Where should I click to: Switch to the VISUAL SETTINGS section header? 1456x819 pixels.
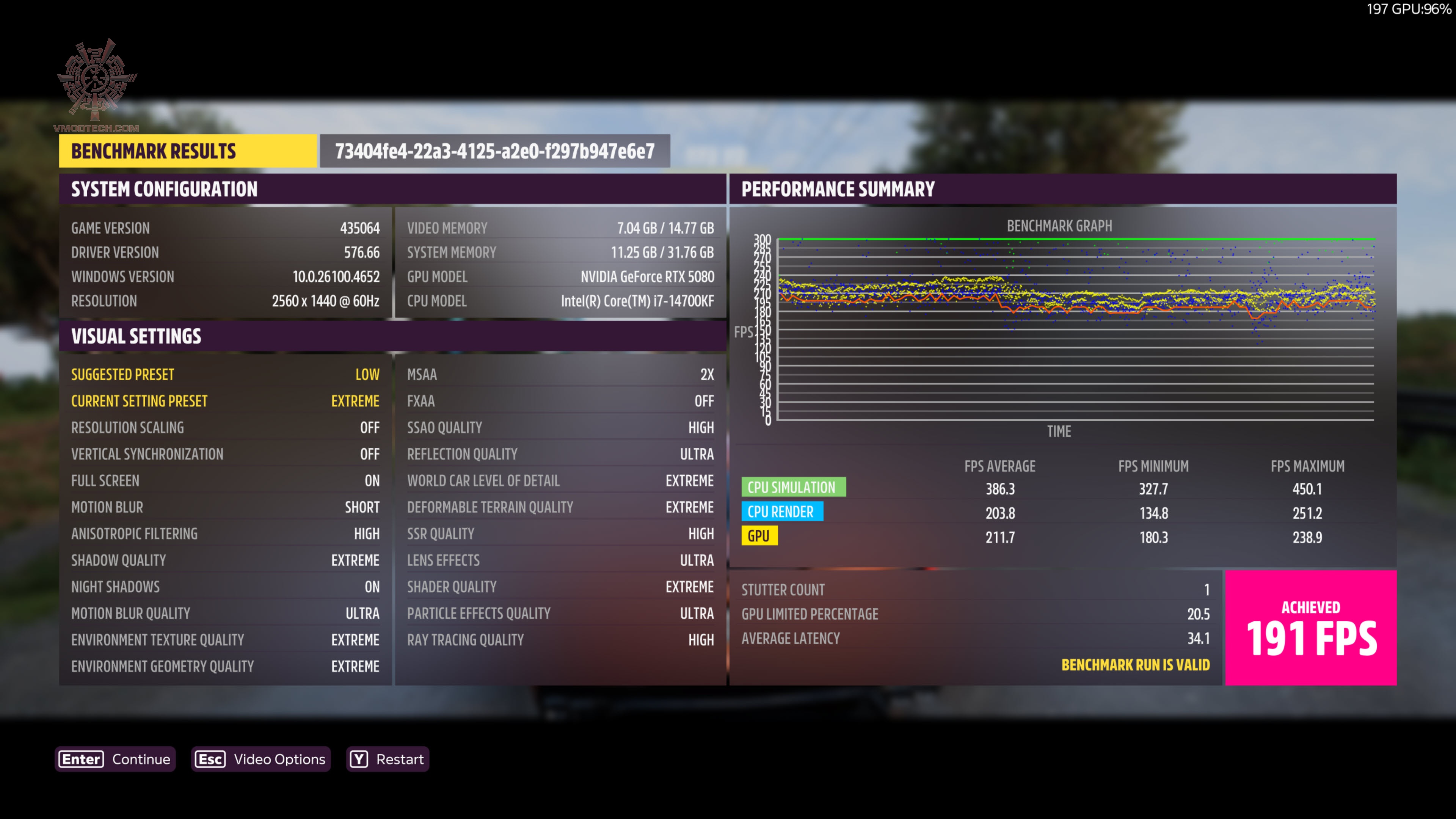(136, 336)
